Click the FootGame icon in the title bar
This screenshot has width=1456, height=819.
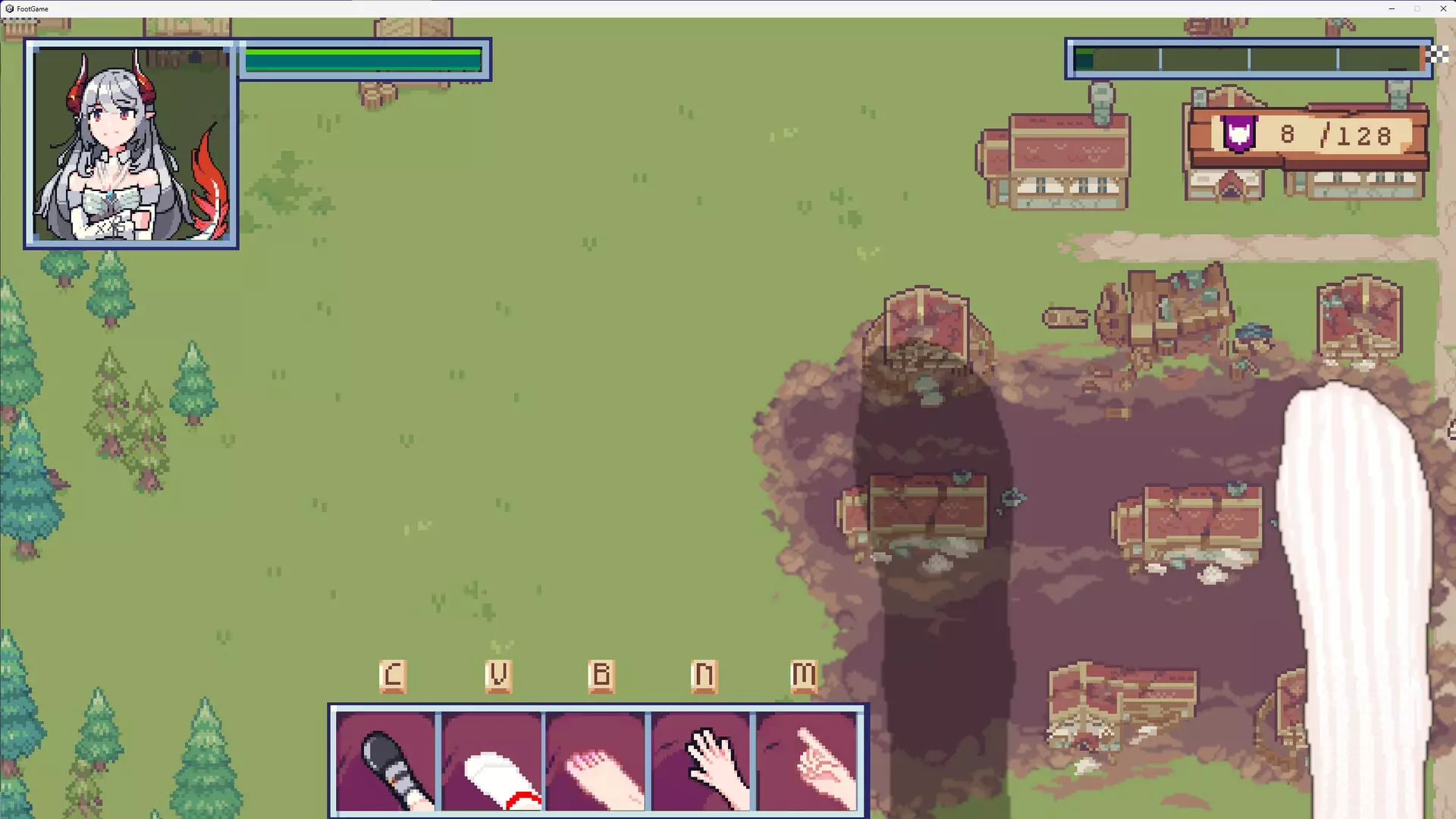pyautogui.click(x=11, y=8)
